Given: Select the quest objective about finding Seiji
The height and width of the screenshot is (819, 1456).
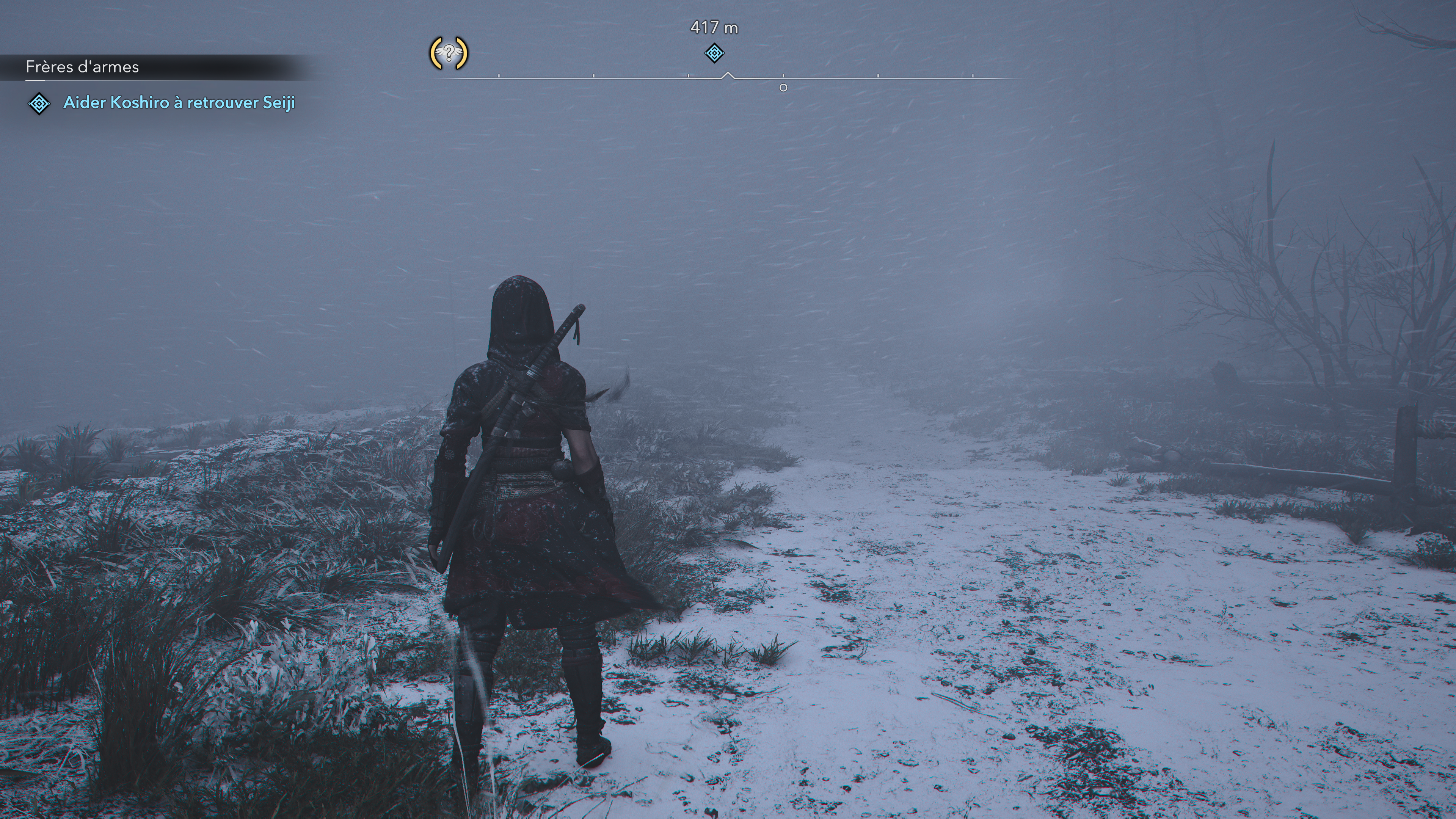Looking at the screenshot, I should coord(179,102).
